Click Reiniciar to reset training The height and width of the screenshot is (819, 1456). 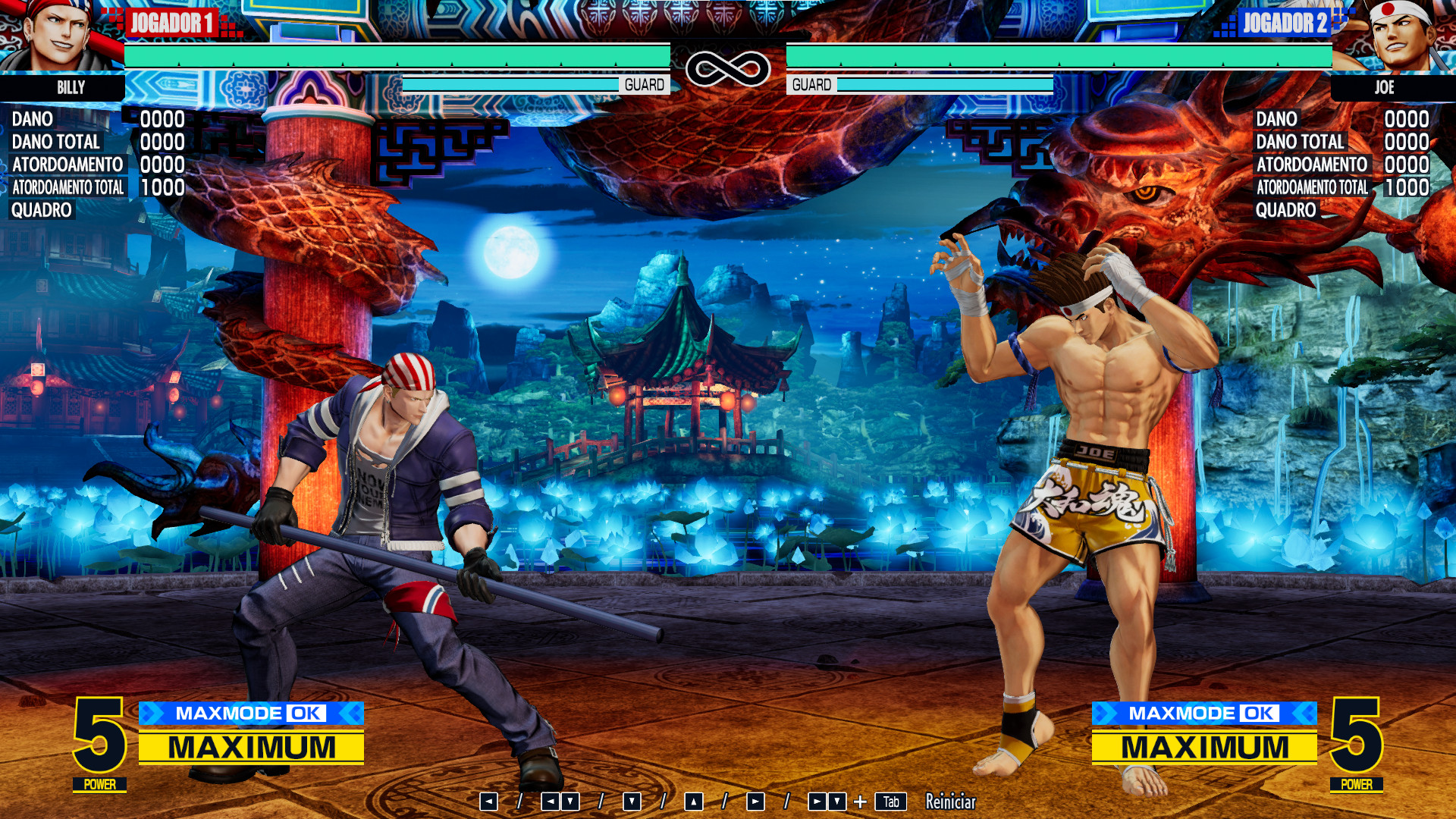(x=950, y=802)
